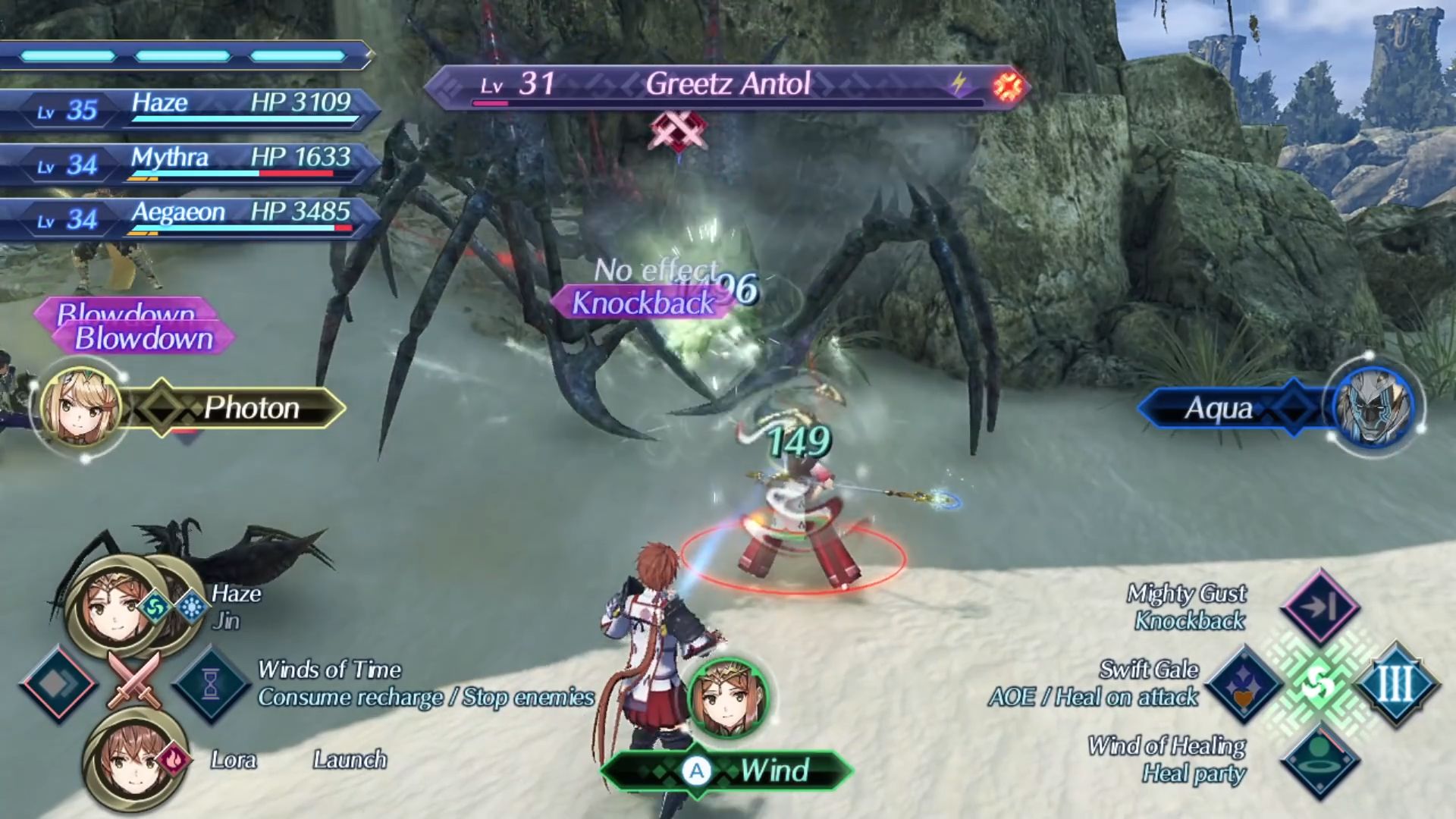The image size is (1456, 819).
Task: Switch to Lora's portrait with fire element
Action: (130, 759)
